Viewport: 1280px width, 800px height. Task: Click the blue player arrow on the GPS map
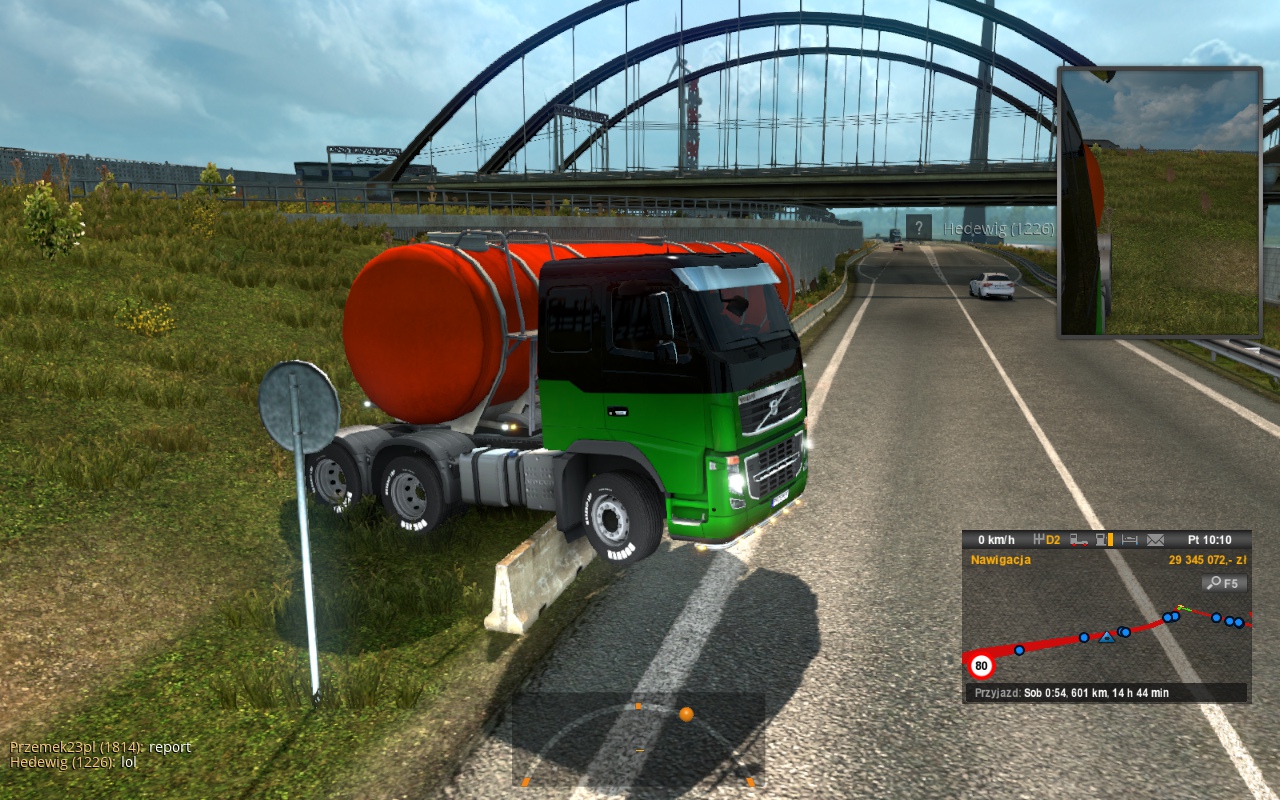point(1107,637)
